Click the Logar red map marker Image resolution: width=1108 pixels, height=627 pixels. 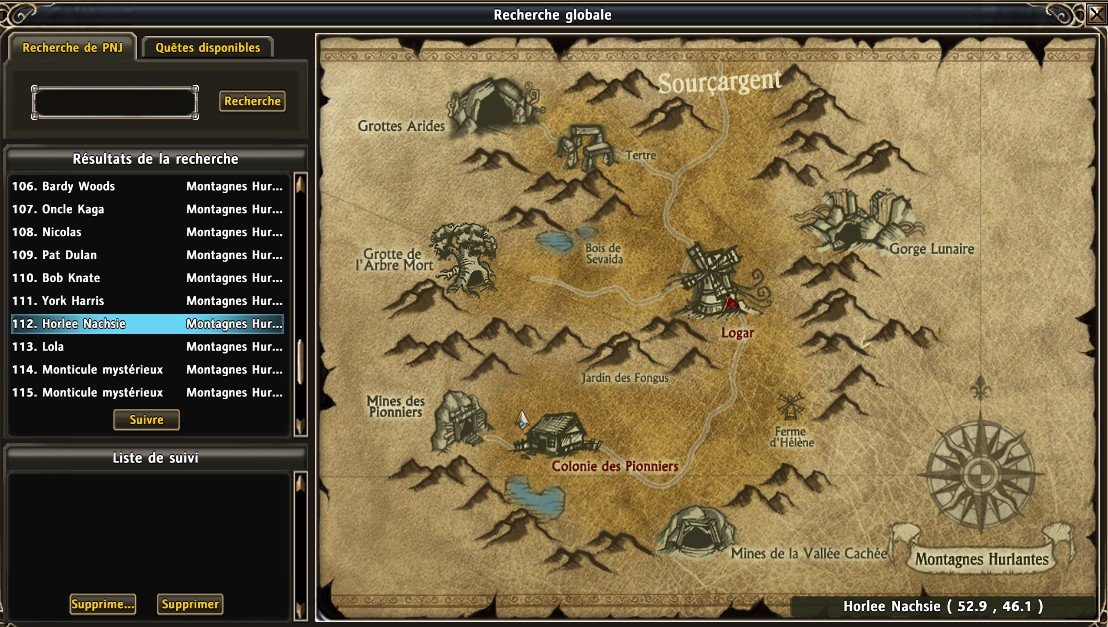click(x=731, y=301)
